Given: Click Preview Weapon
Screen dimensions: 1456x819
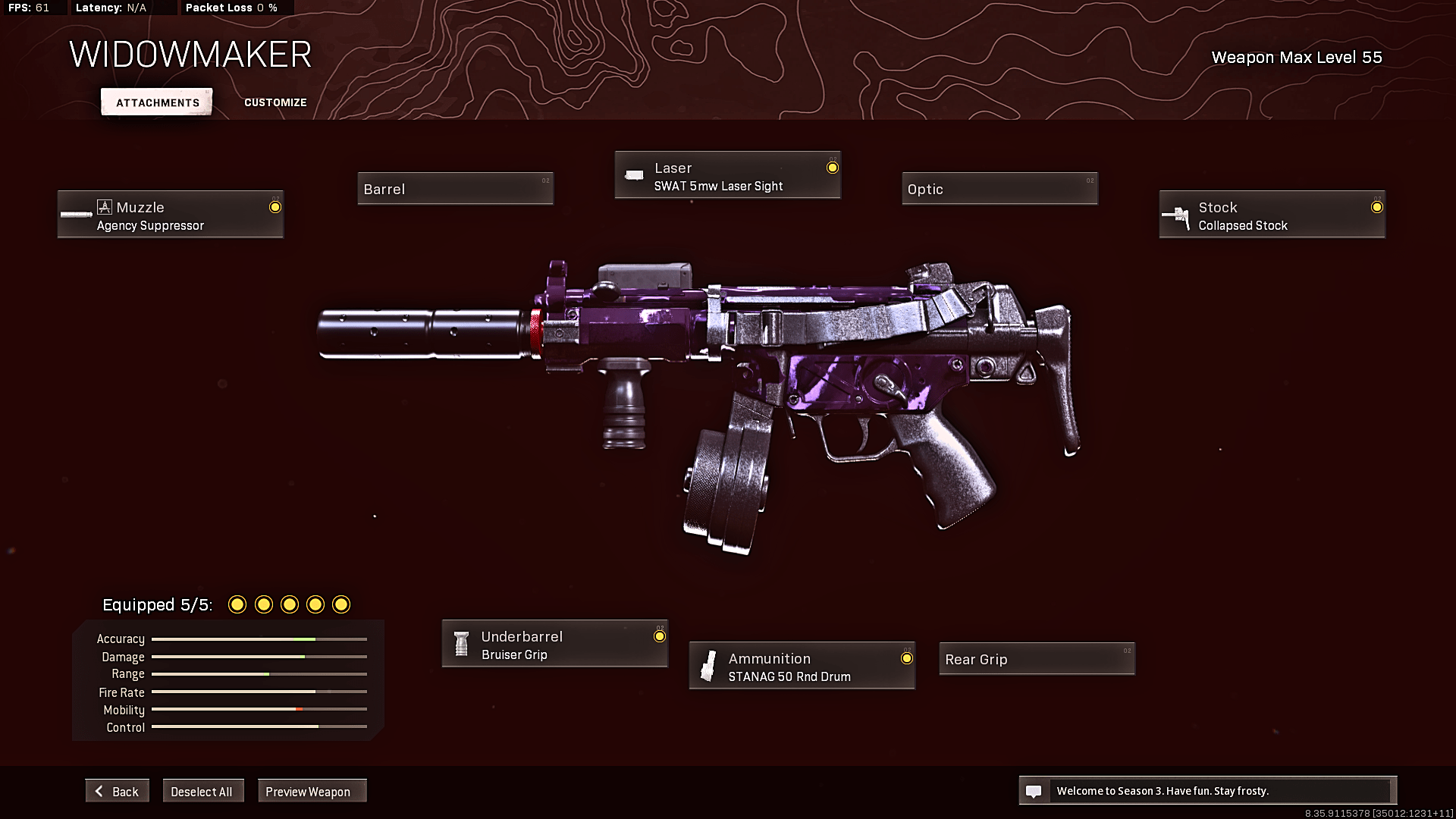Looking at the screenshot, I should [x=312, y=790].
